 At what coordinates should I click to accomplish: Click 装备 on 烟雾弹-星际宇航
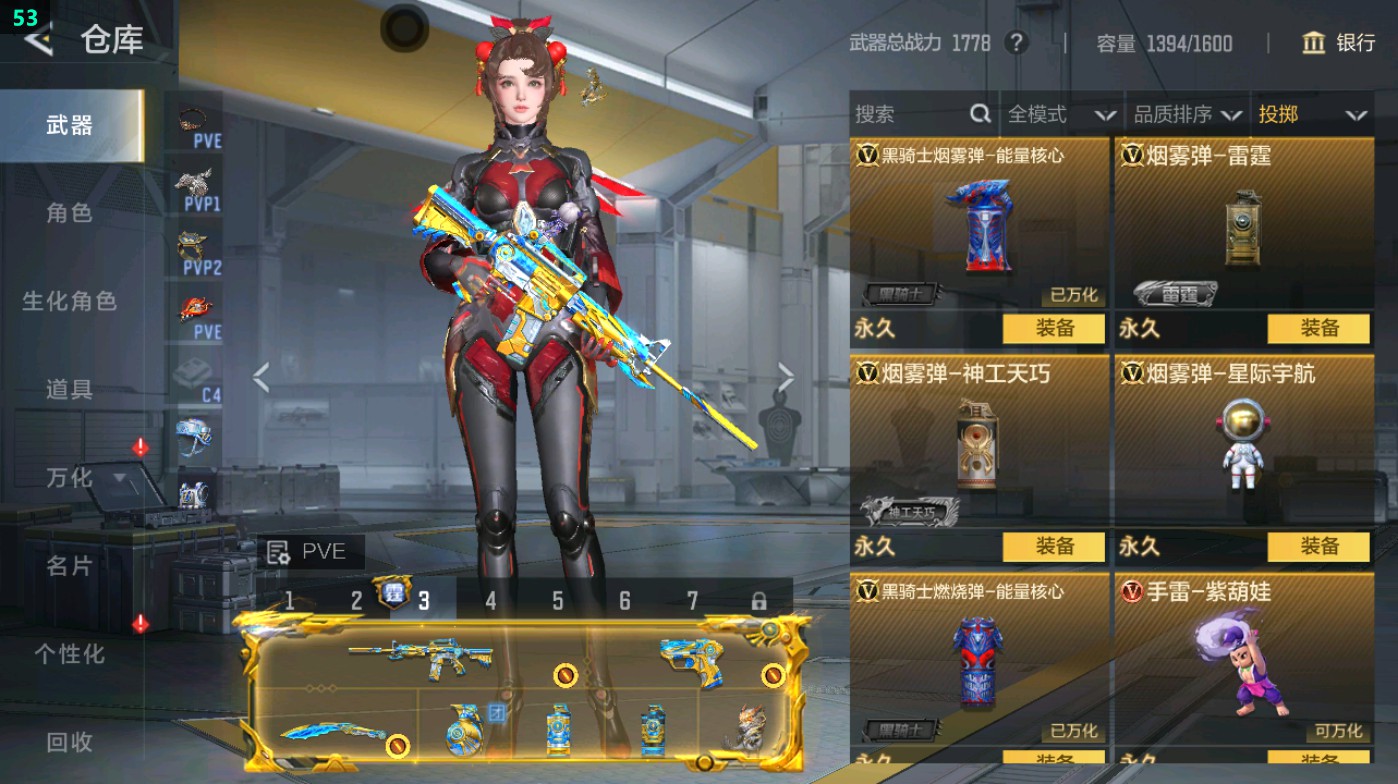1319,548
